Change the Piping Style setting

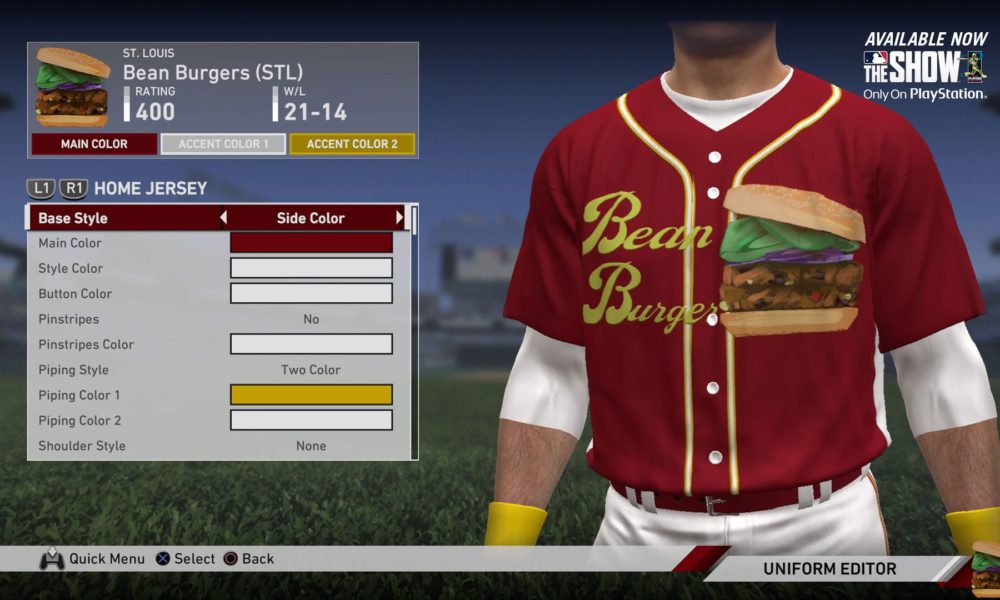point(311,370)
